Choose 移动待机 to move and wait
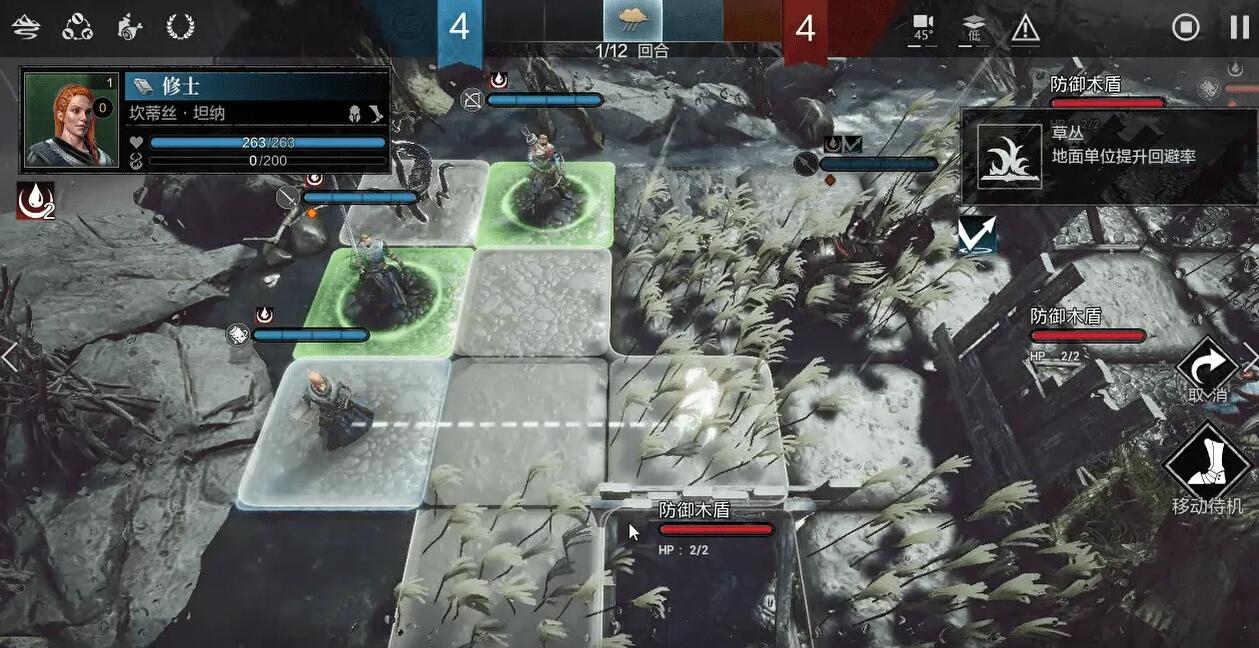Screen dimensions: 1259x648 (1207, 468)
